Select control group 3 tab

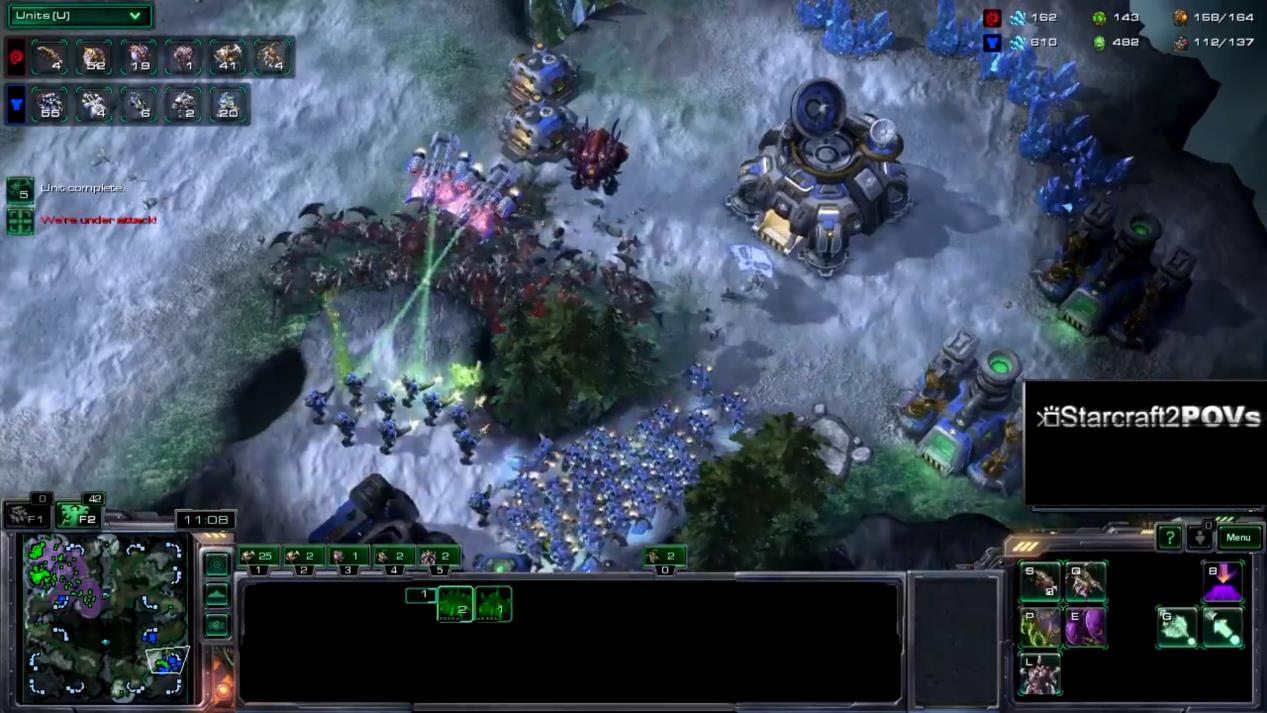(x=349, y=557)
